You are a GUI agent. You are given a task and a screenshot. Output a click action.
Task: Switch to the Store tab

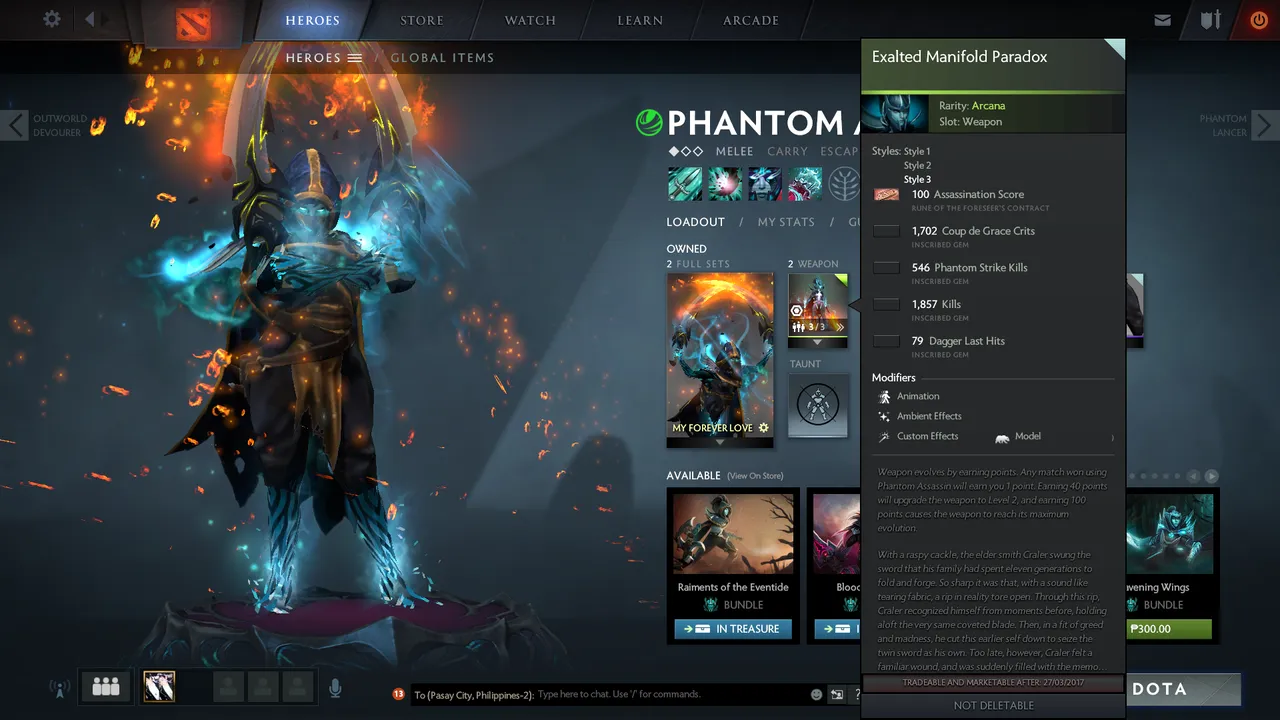point(422,20)
